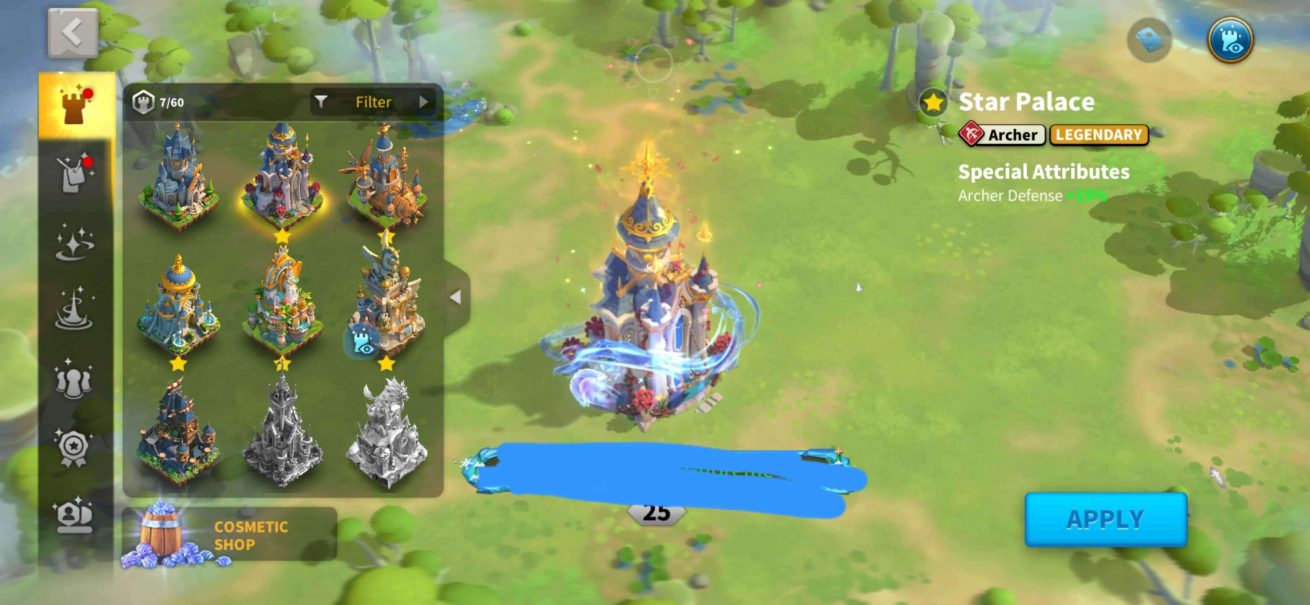Screen dimensions: 1310x605
Task: Collapse the skin list panel arrow
Action: [456, 297]
